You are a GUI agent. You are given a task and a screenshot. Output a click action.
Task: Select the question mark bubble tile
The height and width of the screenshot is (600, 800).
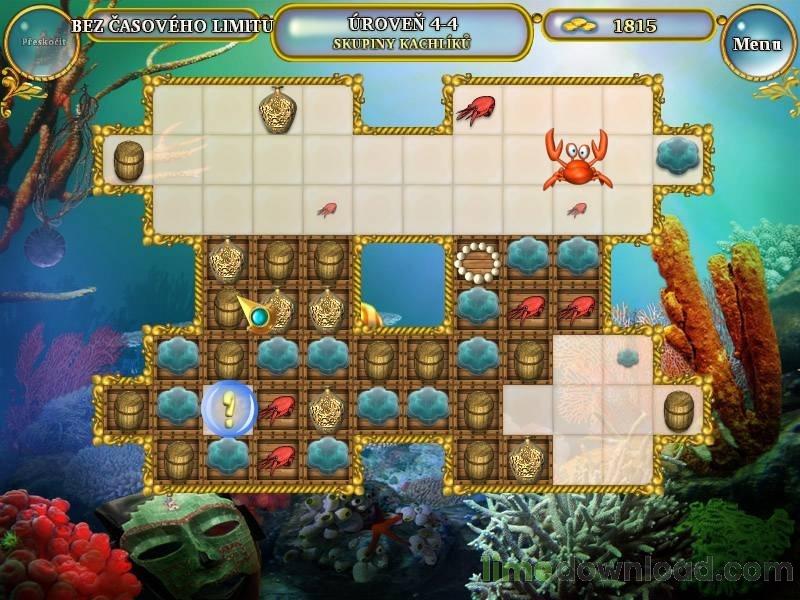coord(229,410)
